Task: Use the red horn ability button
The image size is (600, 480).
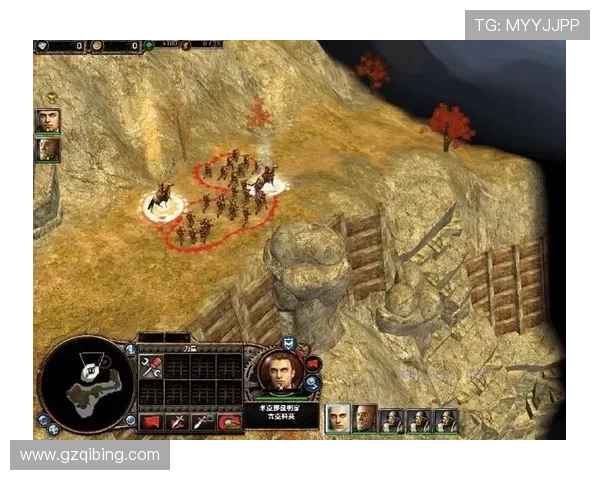Action: [228, 422]
